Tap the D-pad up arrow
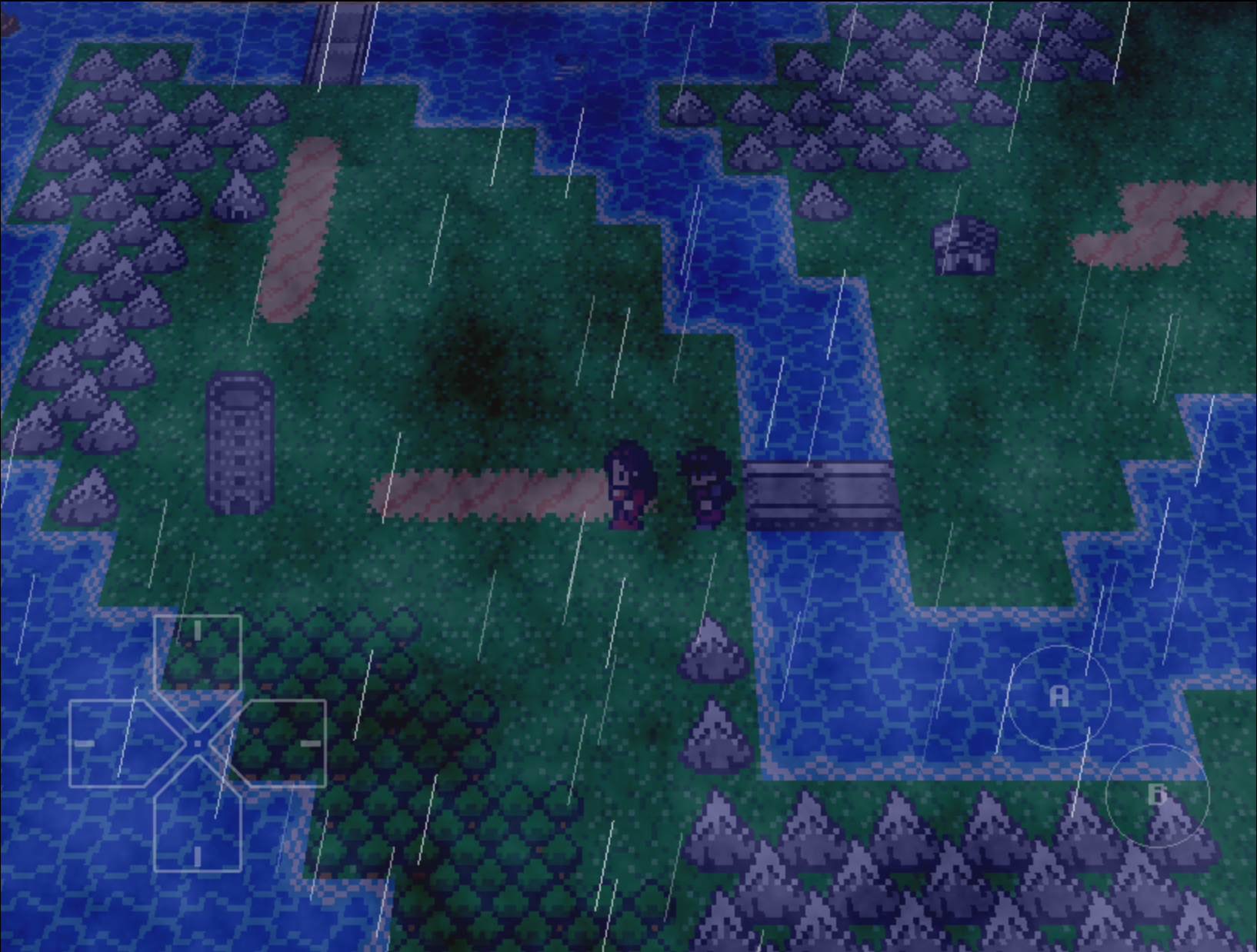The image size is (1257, 952). (x=198, y=650)
